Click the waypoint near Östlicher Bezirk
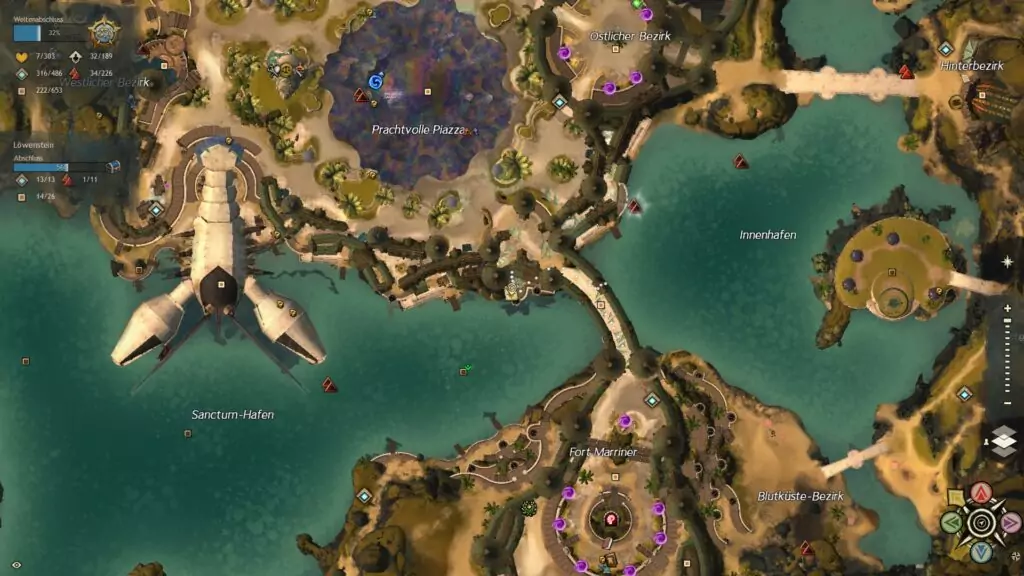This screenshot has width=1024, height=576. pyautogui.click(x=560, y=101)
